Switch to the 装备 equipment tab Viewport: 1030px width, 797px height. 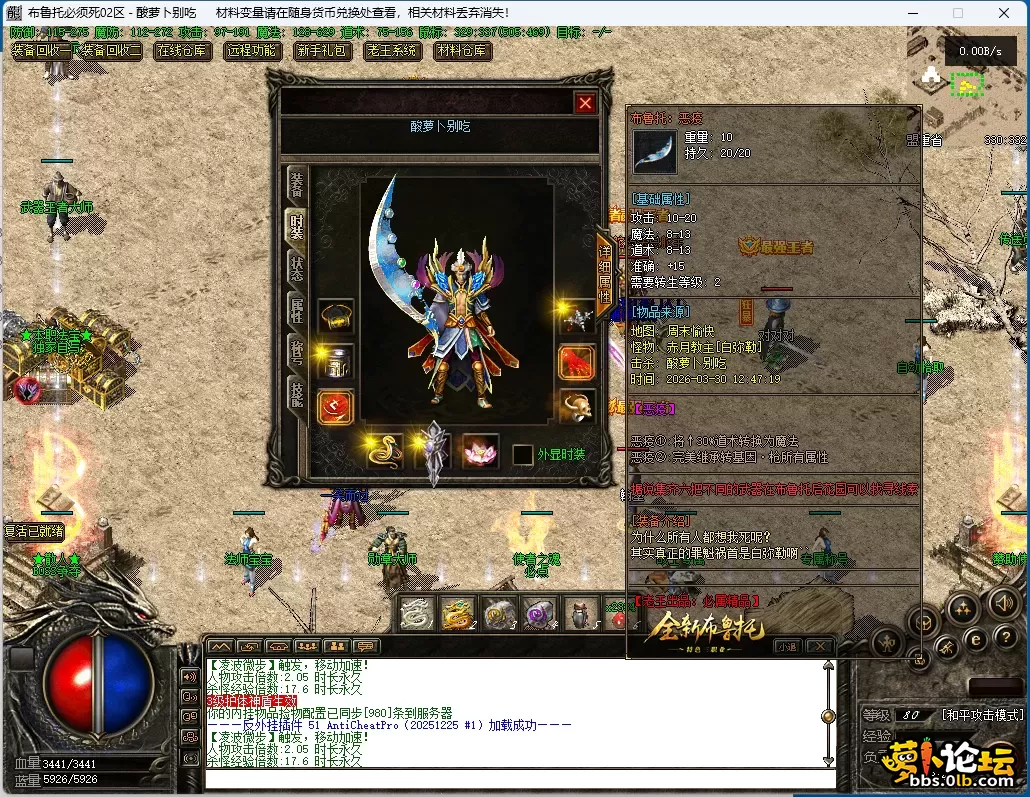297,184
